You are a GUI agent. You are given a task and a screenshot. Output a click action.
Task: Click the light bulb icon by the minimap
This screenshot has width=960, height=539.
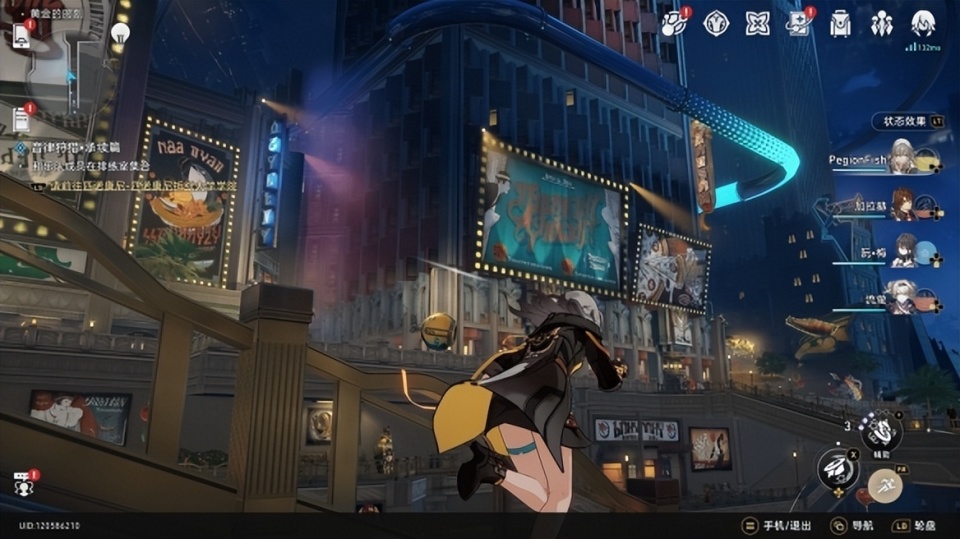pos(120,33)
